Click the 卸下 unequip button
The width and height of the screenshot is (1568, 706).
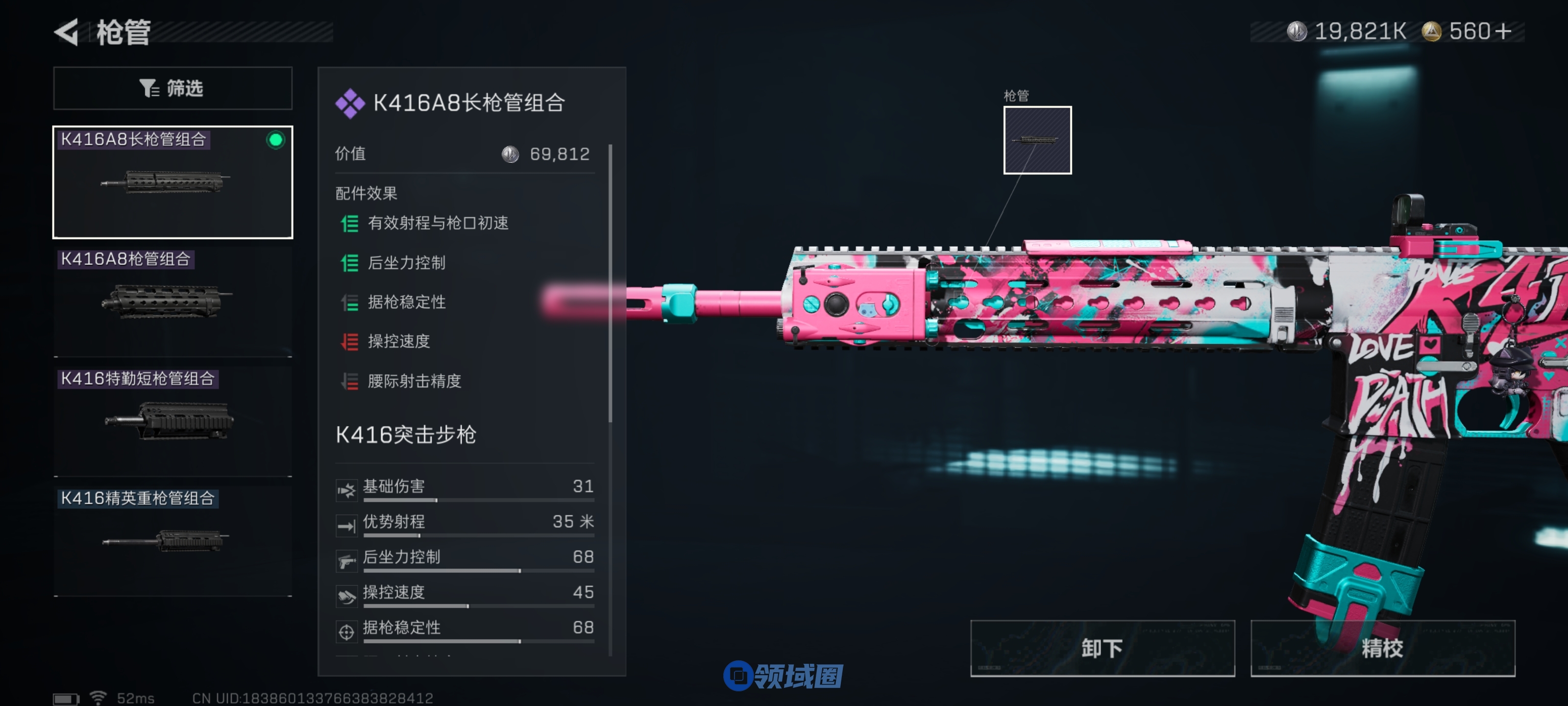pos(1102,648)
